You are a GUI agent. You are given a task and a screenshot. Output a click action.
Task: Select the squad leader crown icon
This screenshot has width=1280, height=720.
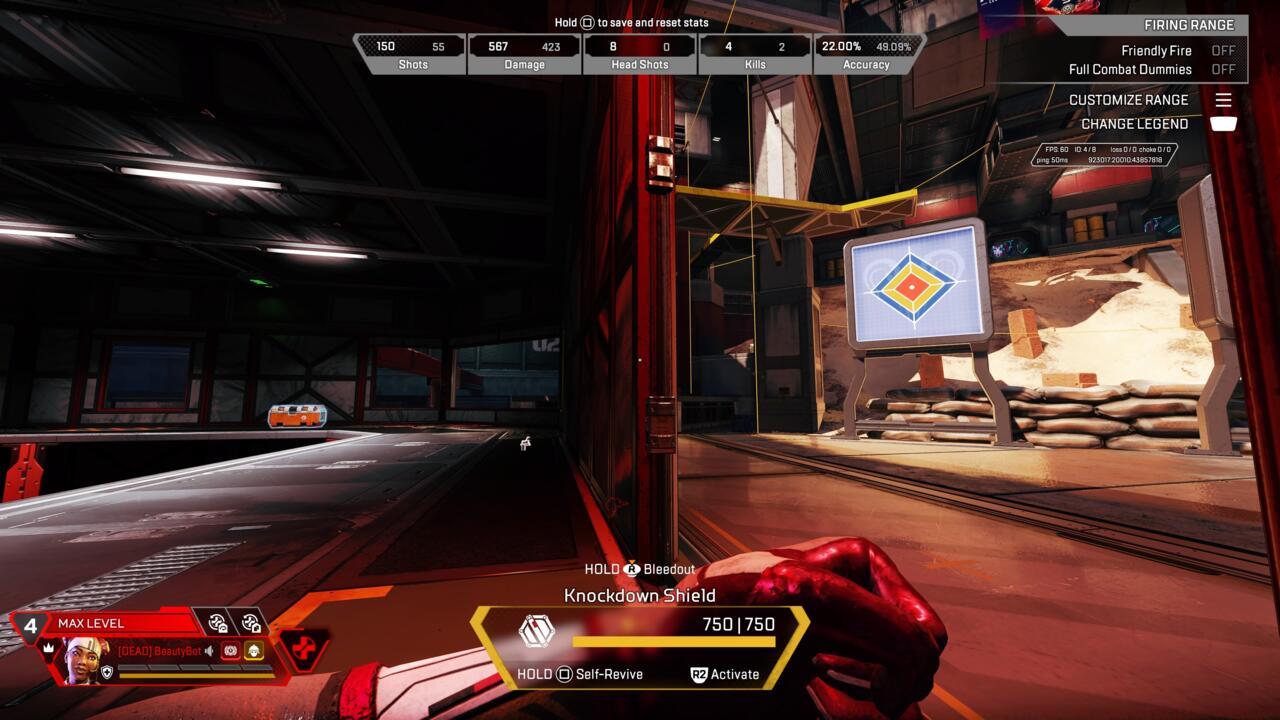pos(48,648)
